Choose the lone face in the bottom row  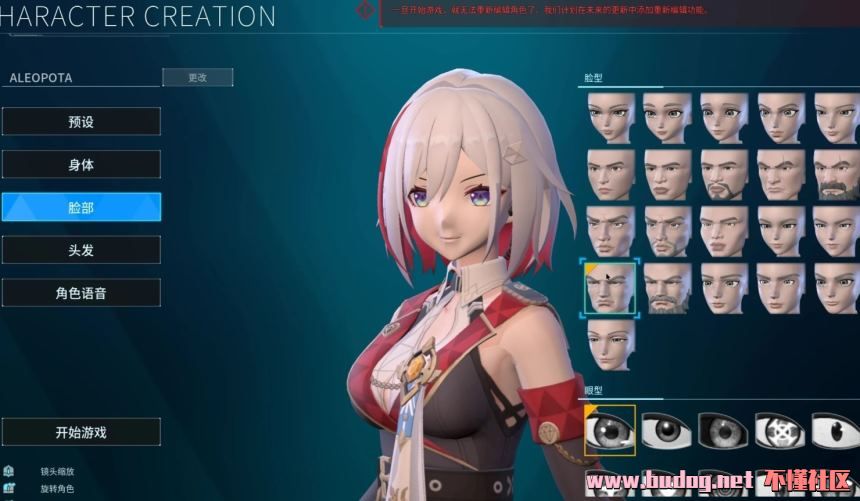(x=610, y=345)
